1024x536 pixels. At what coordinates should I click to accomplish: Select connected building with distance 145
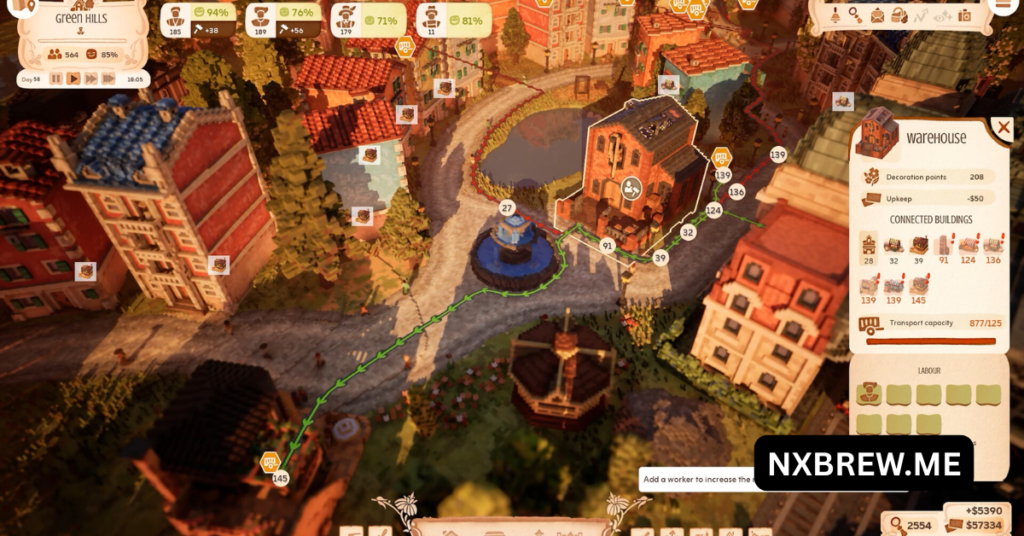[918, 287]
